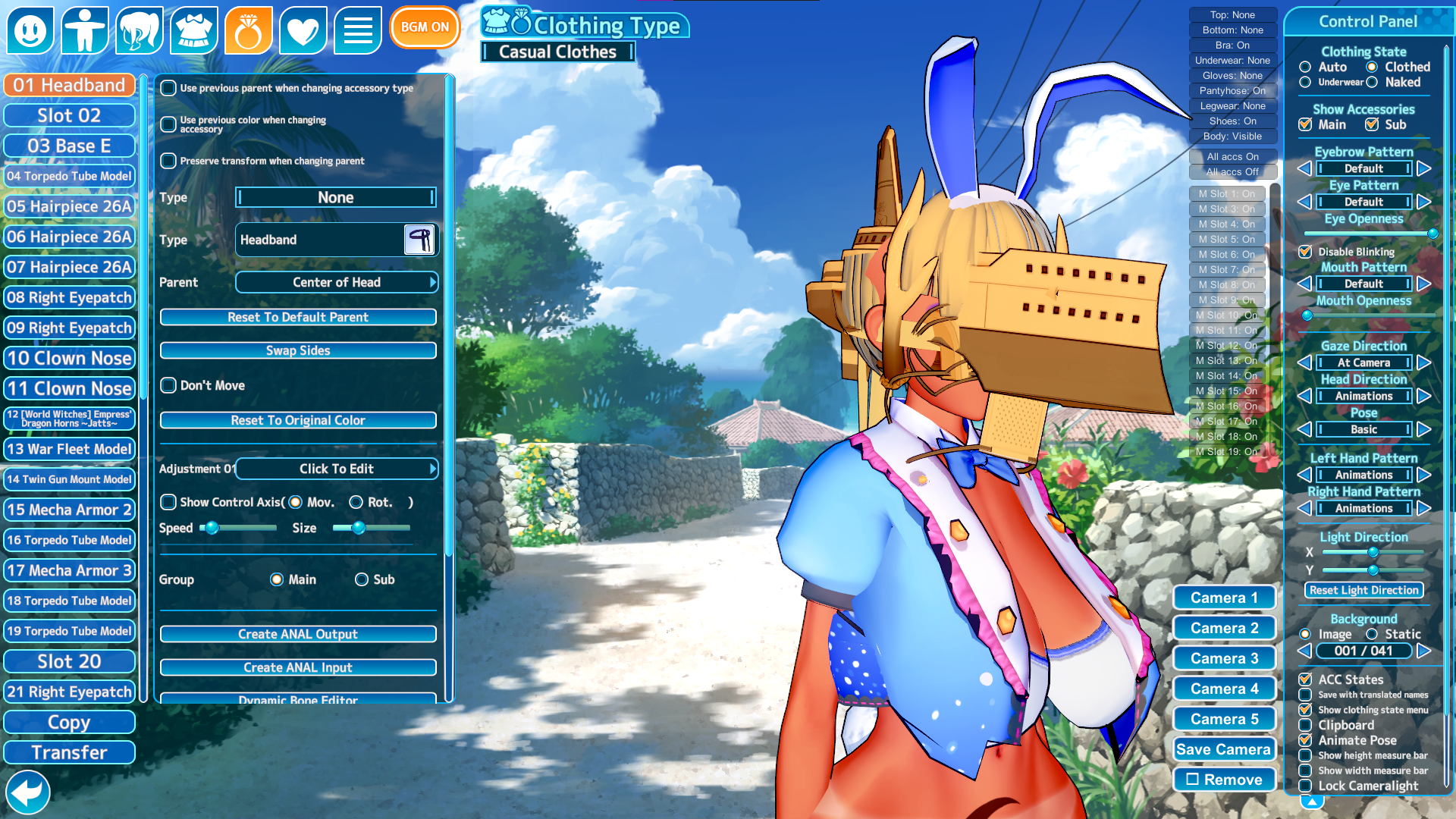Viewport: 1456px width, 819px height.
Task: Reset accessory to default parent
Action: (x=298, y=317)
